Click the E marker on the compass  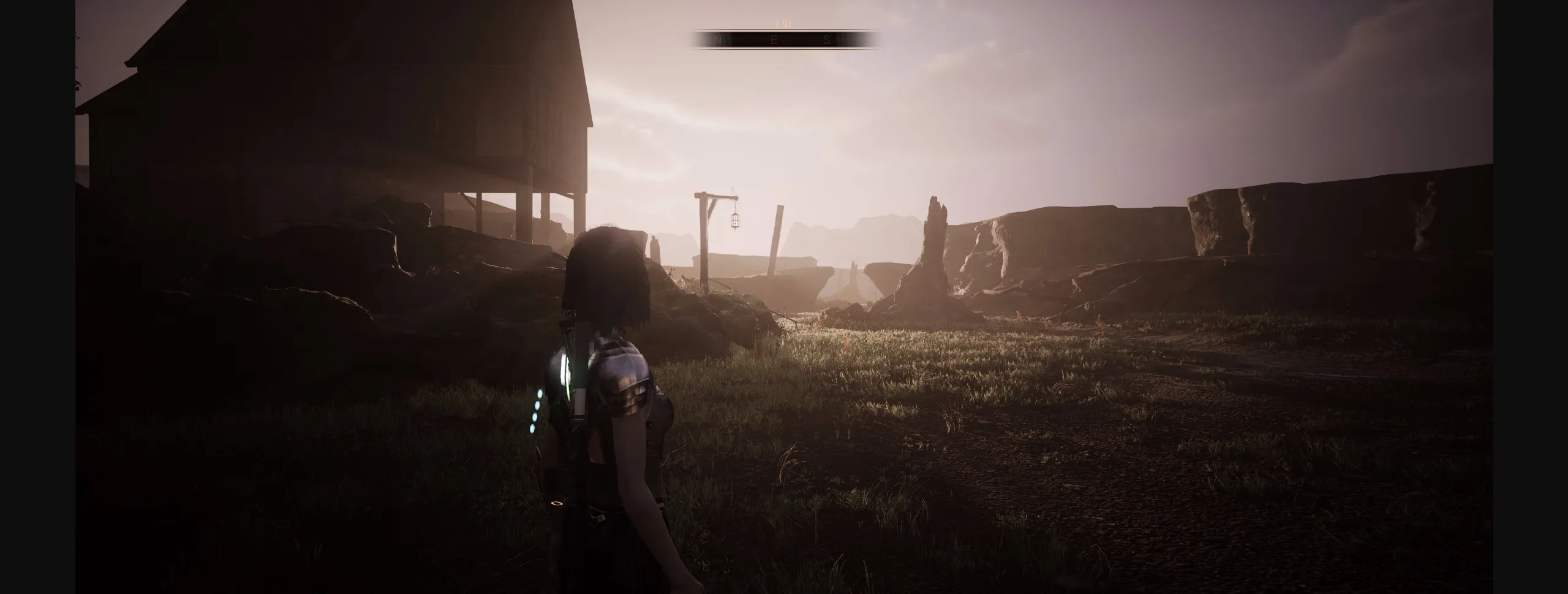[774, 40]
